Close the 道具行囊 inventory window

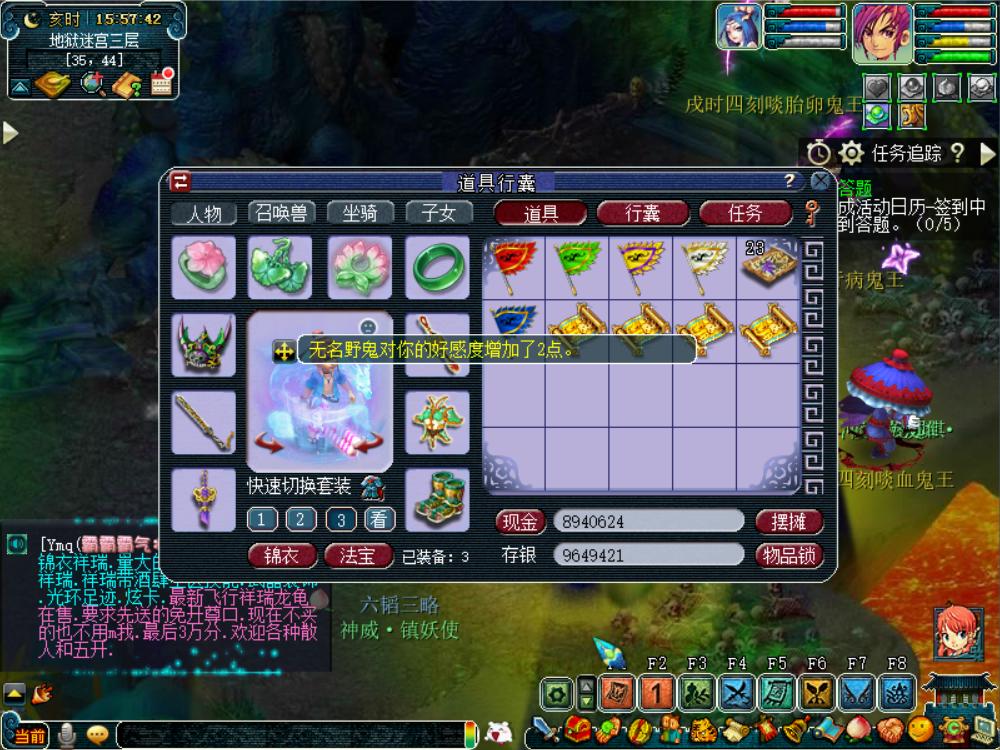click(820, 181)
